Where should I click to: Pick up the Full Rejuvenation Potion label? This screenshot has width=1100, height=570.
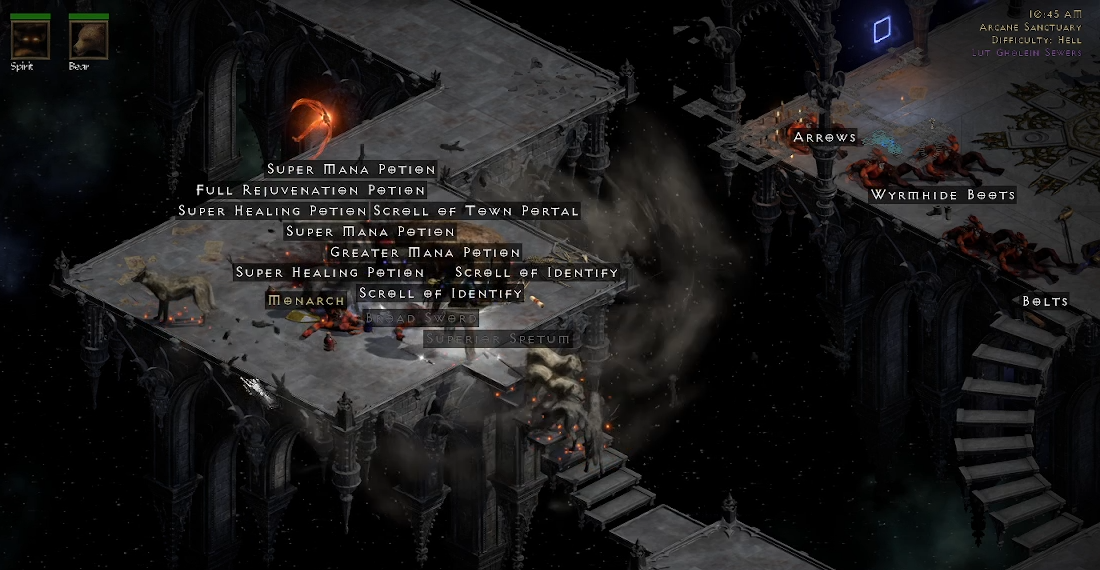point(311,190)
